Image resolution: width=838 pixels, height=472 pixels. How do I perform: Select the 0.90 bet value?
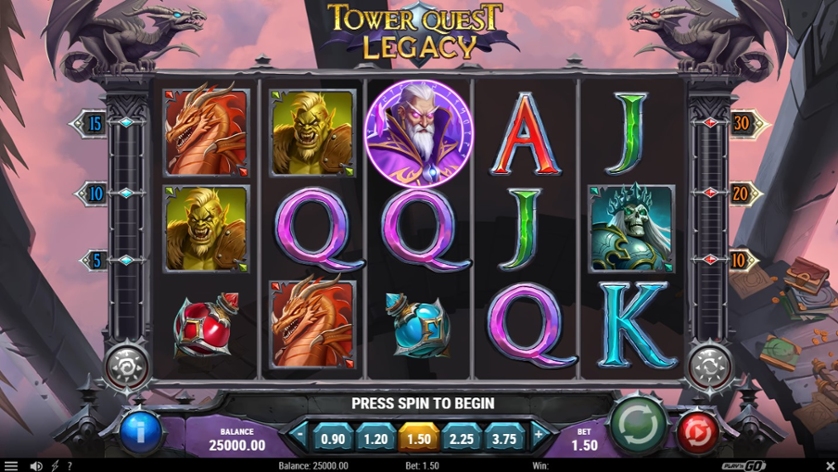tap(332, 437)
